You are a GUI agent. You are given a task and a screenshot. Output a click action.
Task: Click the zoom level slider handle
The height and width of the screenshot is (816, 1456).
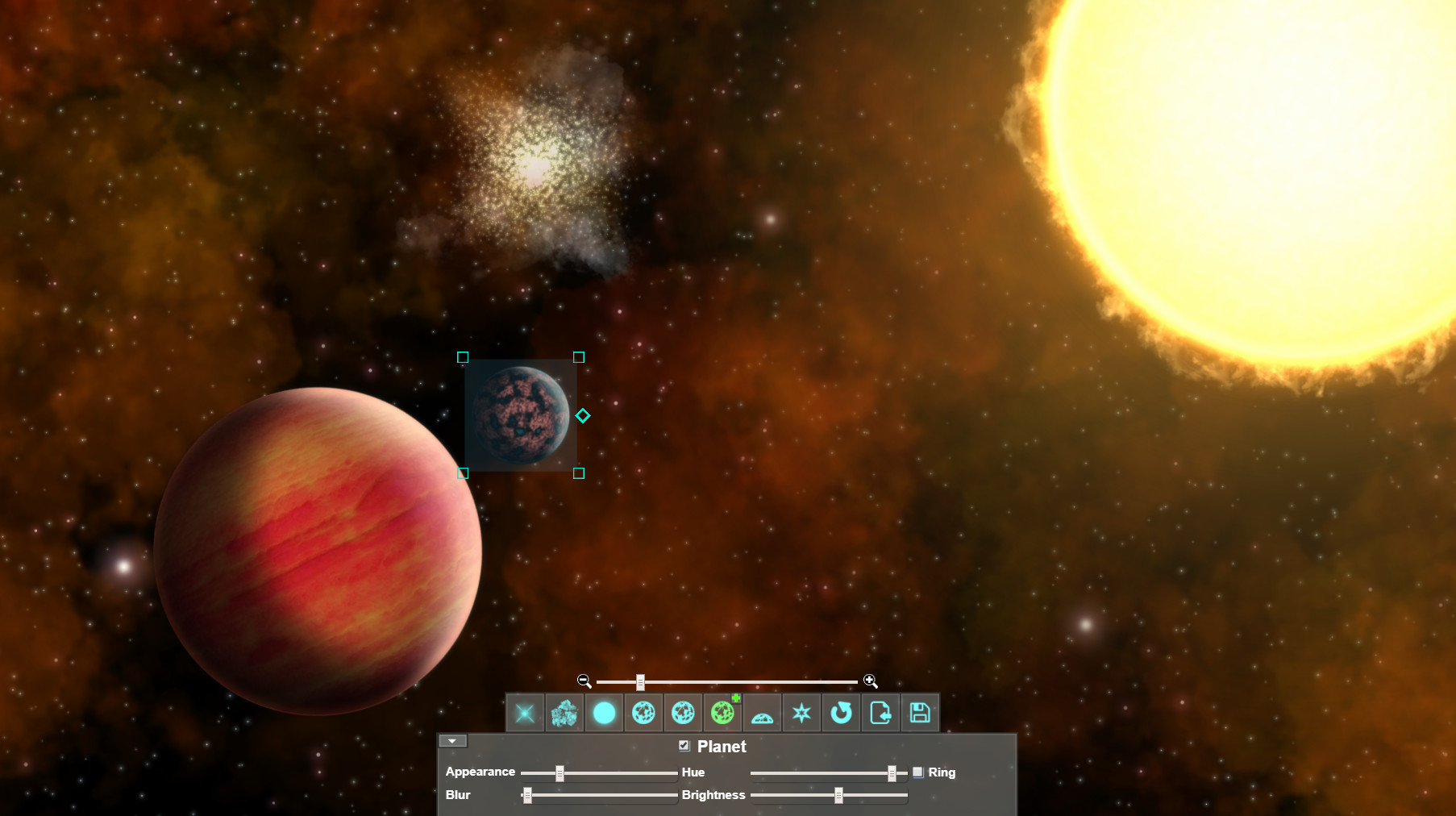click(641, 681)
